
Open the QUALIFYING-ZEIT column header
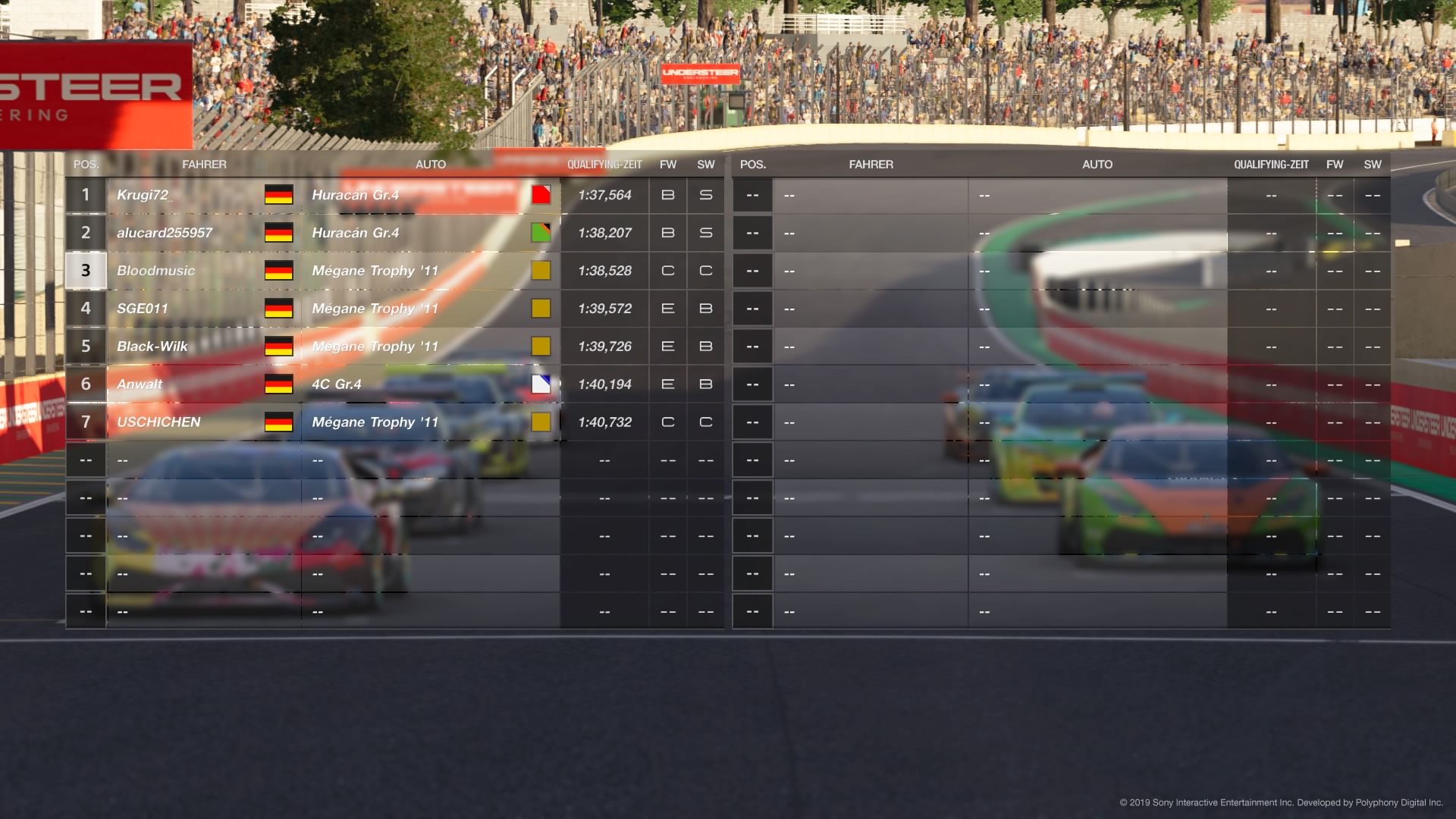[x=604, y=164]
